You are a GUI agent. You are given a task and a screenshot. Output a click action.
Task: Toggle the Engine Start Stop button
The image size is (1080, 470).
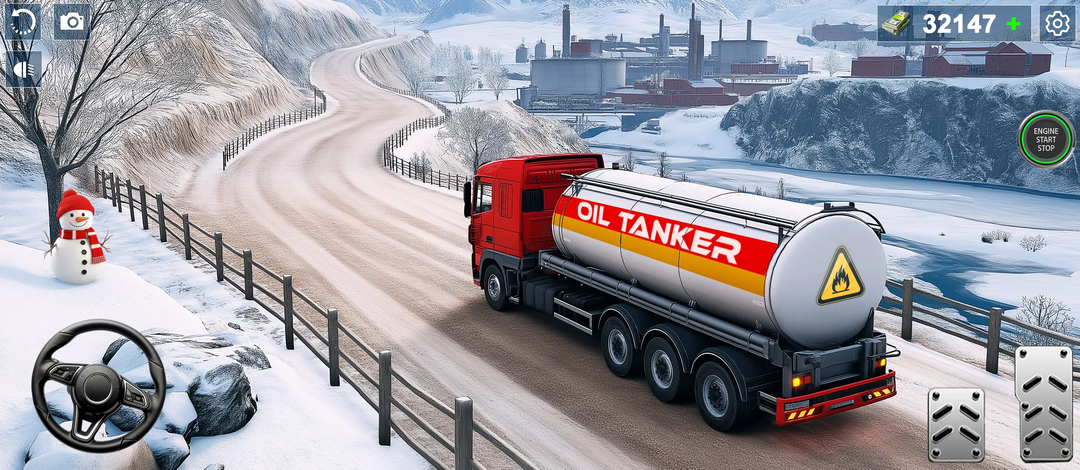pyautogui.click(x=1046, y=140)
